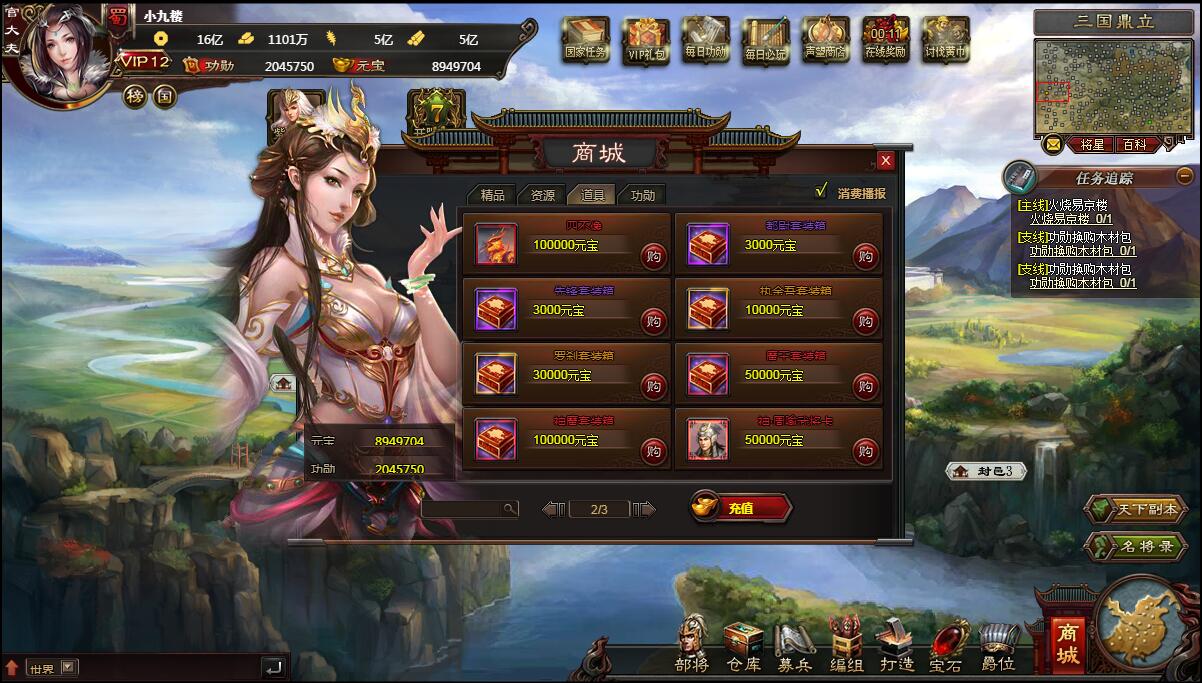Screen dimensions: 1202x683
Task: Select the 打造 forging anvil icon
Action: [896, 645]
